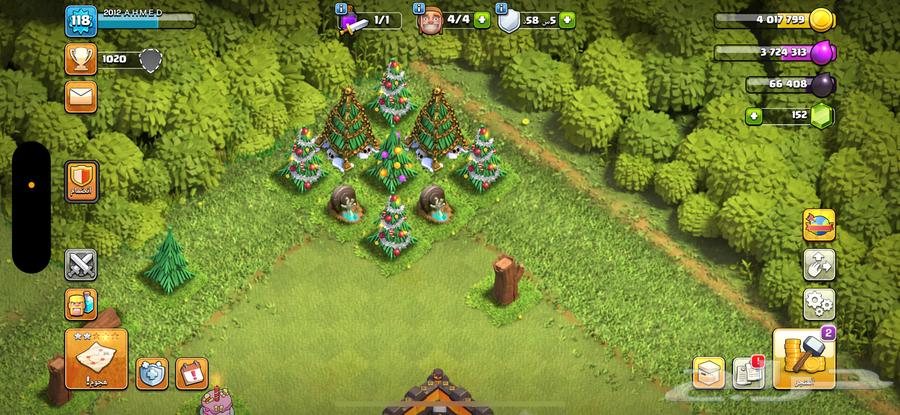The image size is (900, 415).
Task: Open the barbarian and potion troop icon
Action: (x=80, y=304)
